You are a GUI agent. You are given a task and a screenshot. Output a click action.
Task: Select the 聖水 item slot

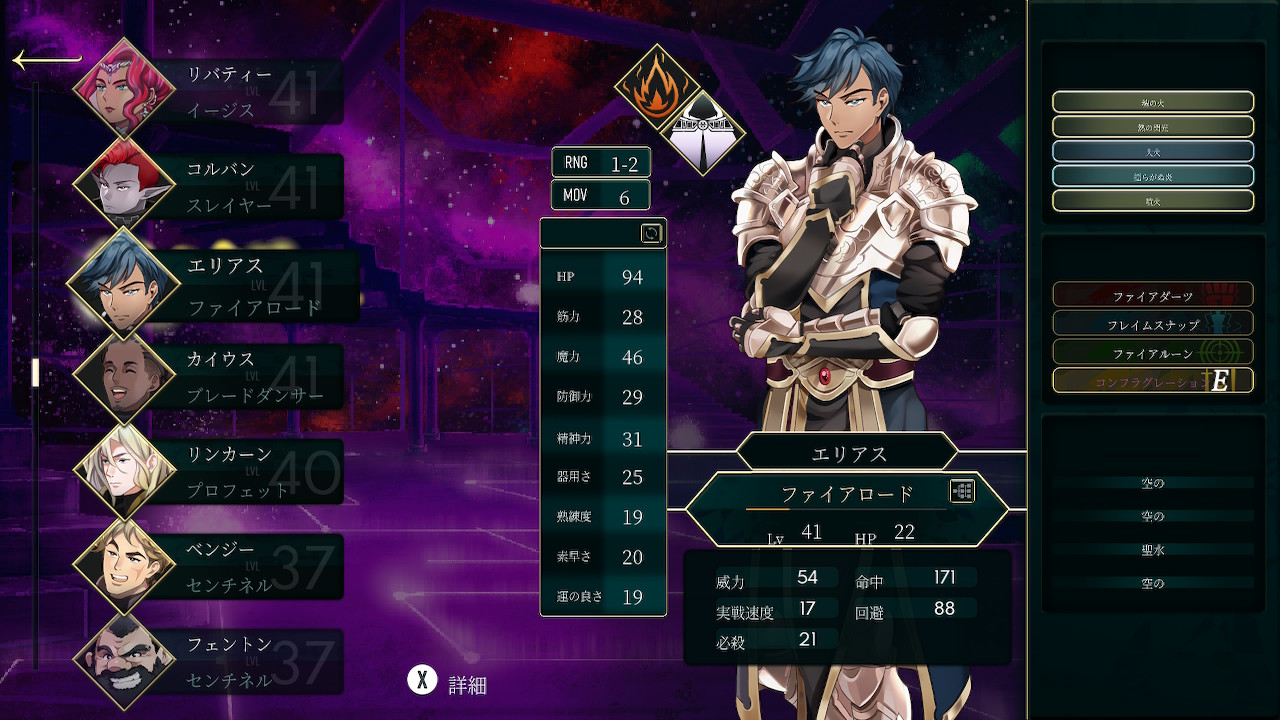[x=1152, y=550]
